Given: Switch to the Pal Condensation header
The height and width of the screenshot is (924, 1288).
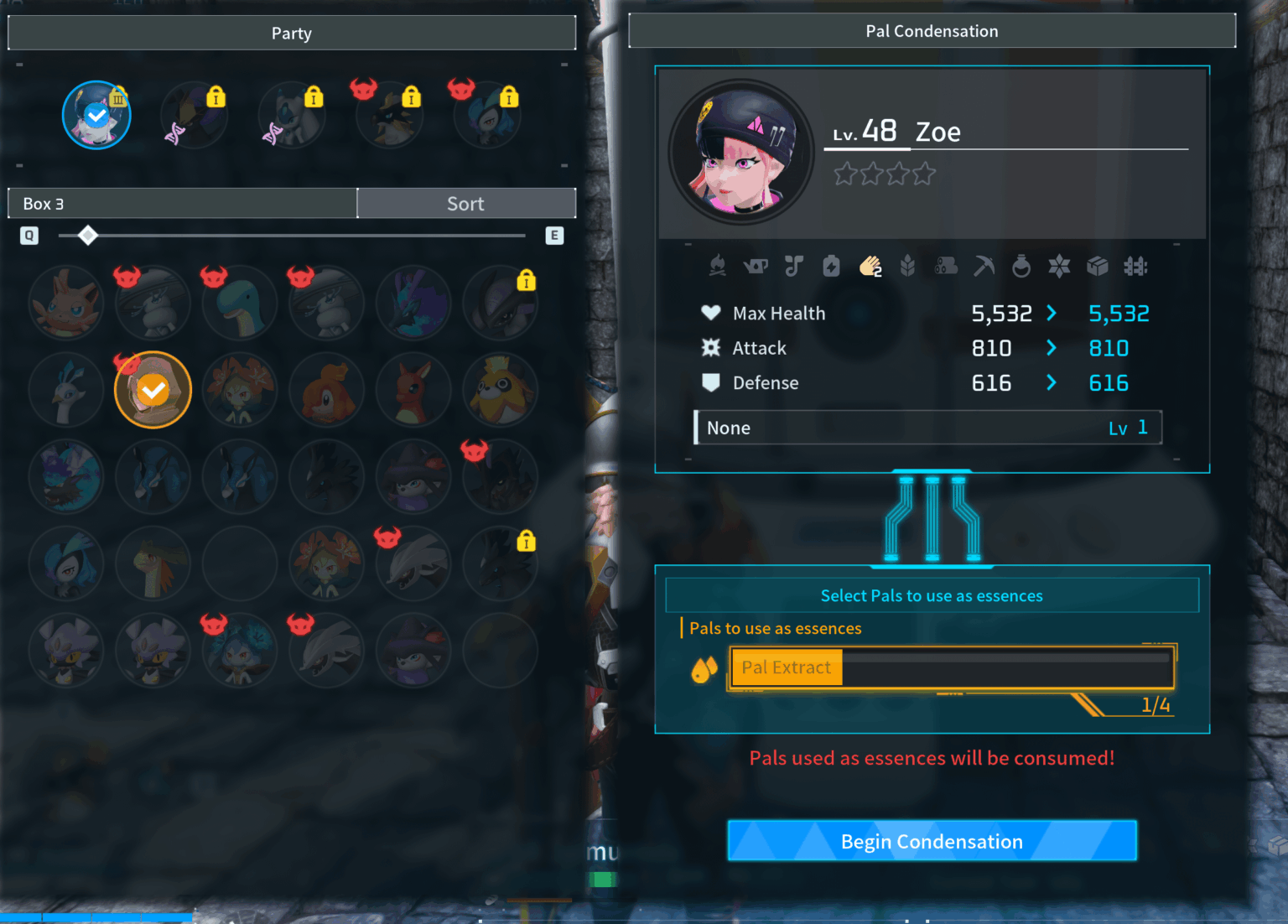Looking at the screenshot, I should click(932, 31).
